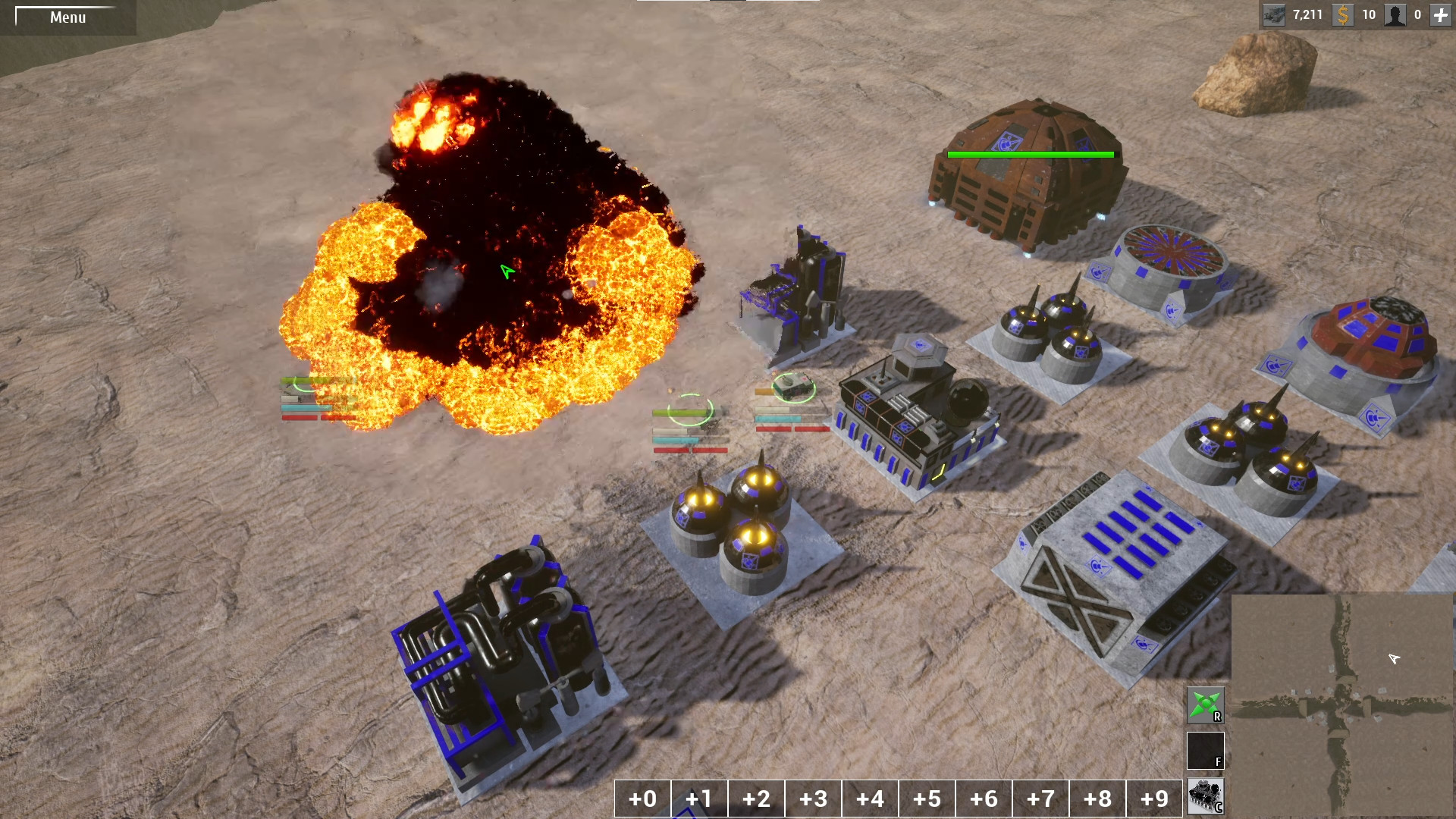Click the +7 button in the bottom bar
Screen dimensions: 1456x819
pos(1041,798)
